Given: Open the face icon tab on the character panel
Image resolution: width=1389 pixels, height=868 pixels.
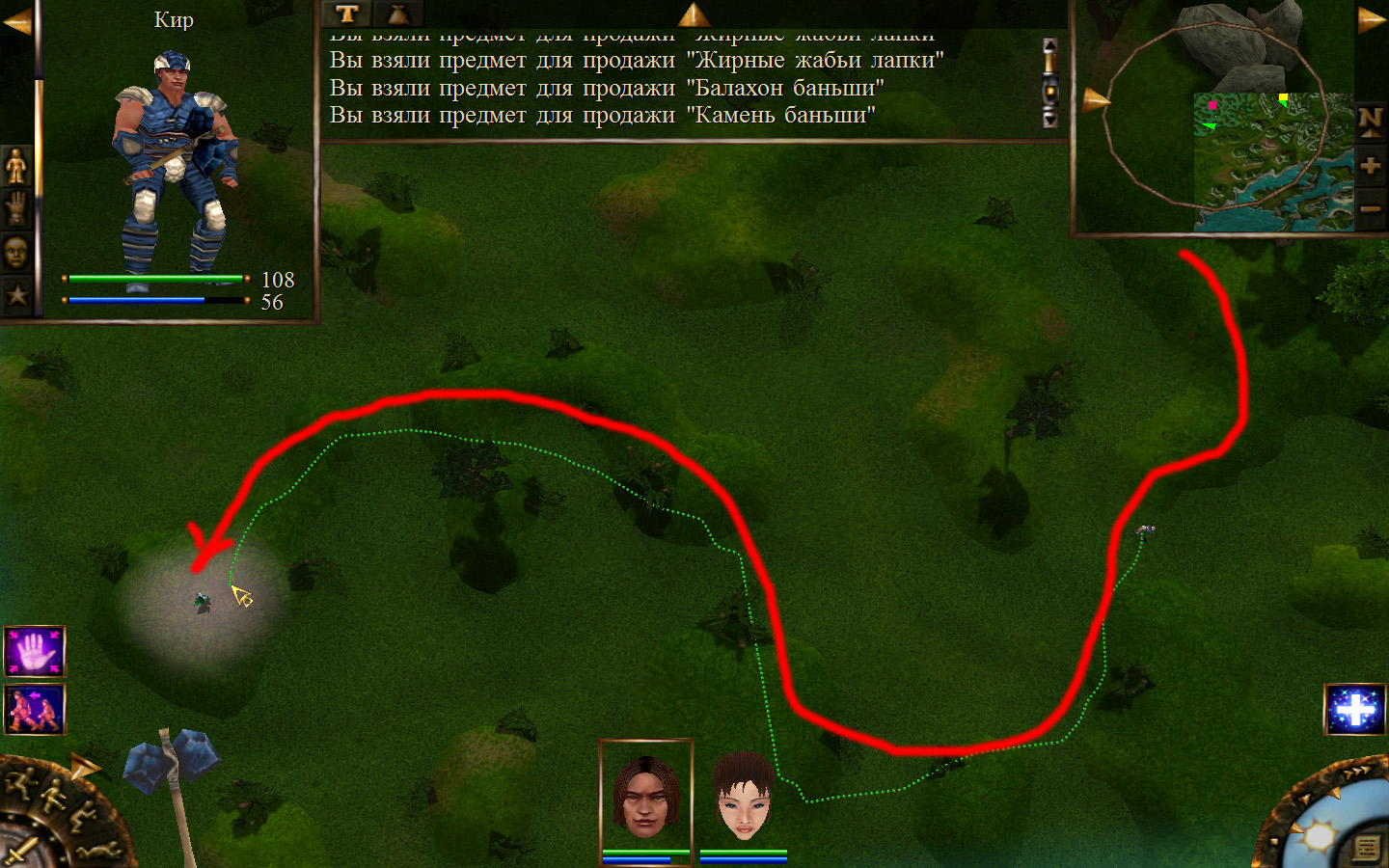Looking at the screenshot, I should 16,252.
